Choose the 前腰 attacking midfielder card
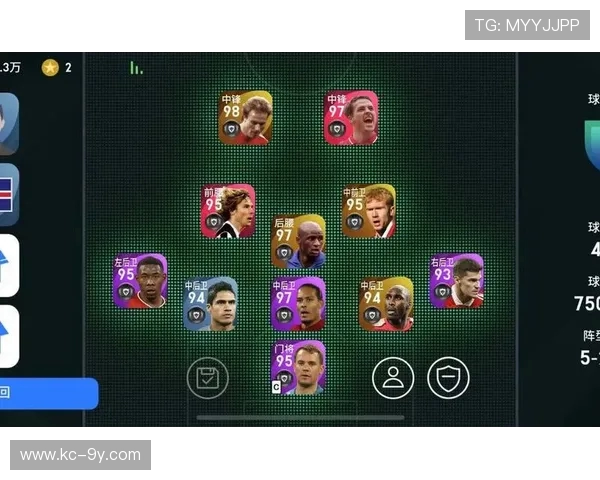Image resolution: width=600 pixels, height=480 pixels. coord(228,211)
